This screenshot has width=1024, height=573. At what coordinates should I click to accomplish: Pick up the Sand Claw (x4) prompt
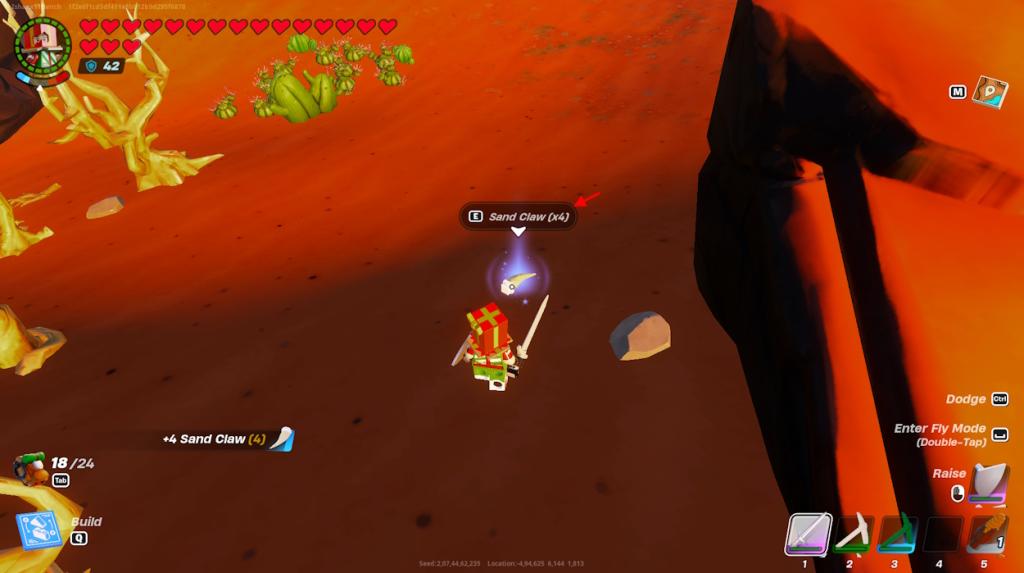[518, 216]
